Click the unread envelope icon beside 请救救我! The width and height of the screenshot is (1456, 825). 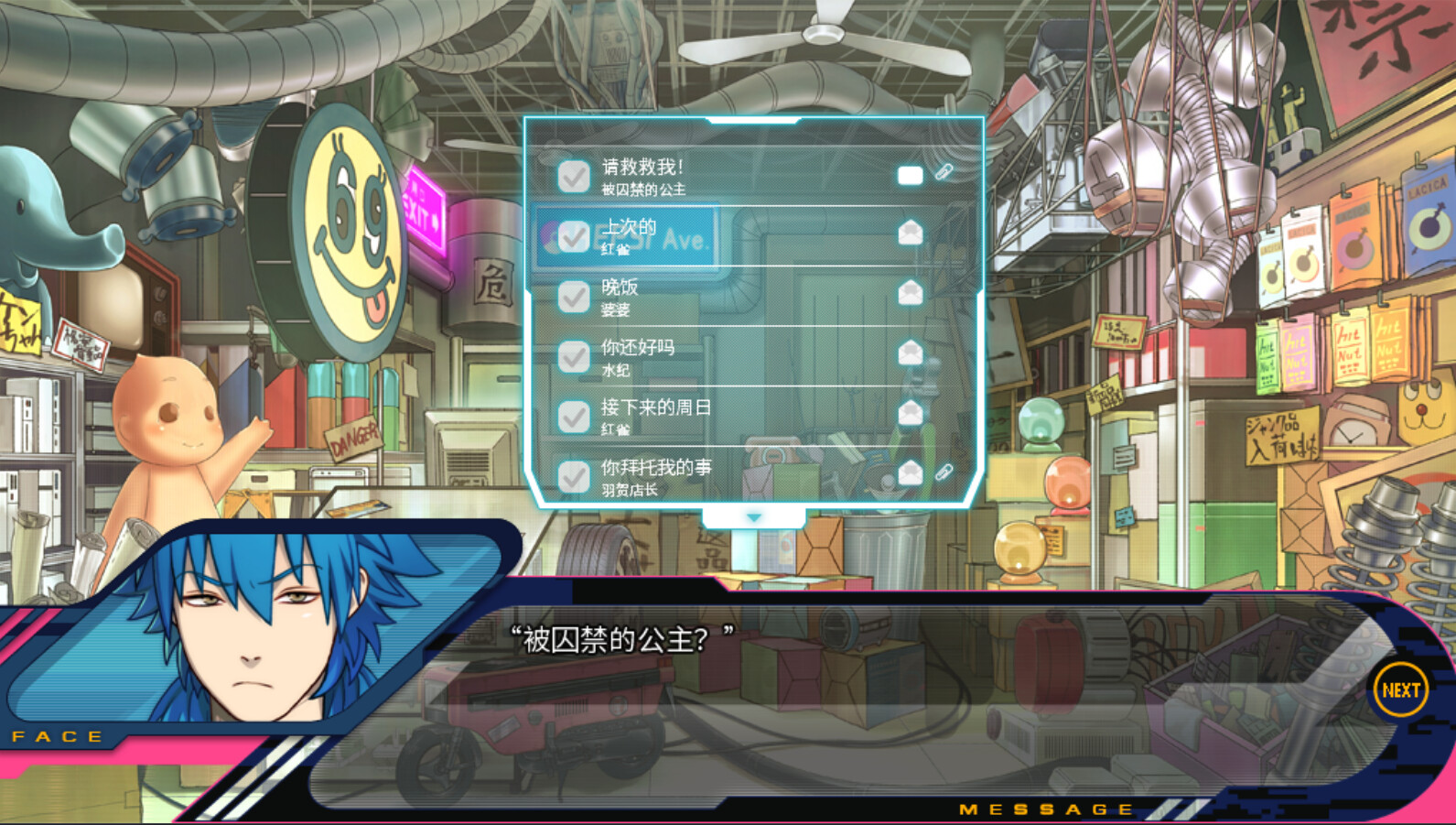(x=910, y=174)
